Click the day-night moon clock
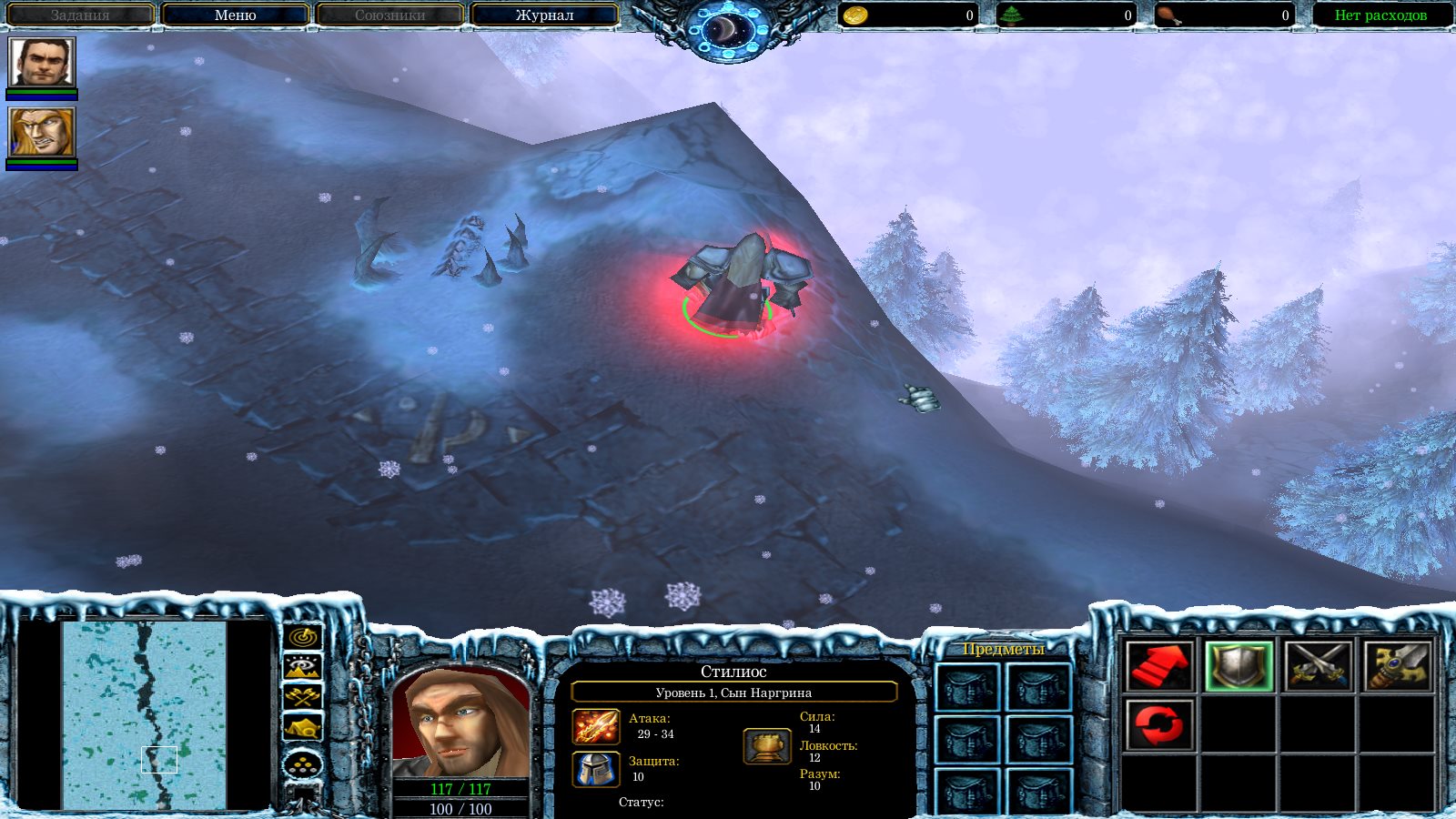The image size is (1456, 819). coord(728,32)
